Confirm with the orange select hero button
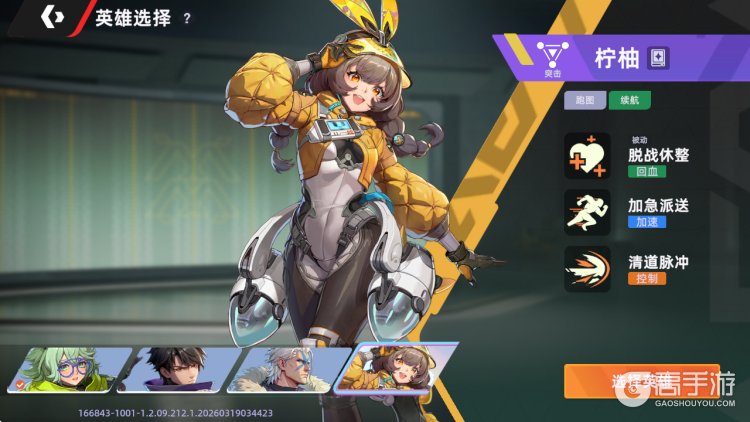 click(640, 381)
